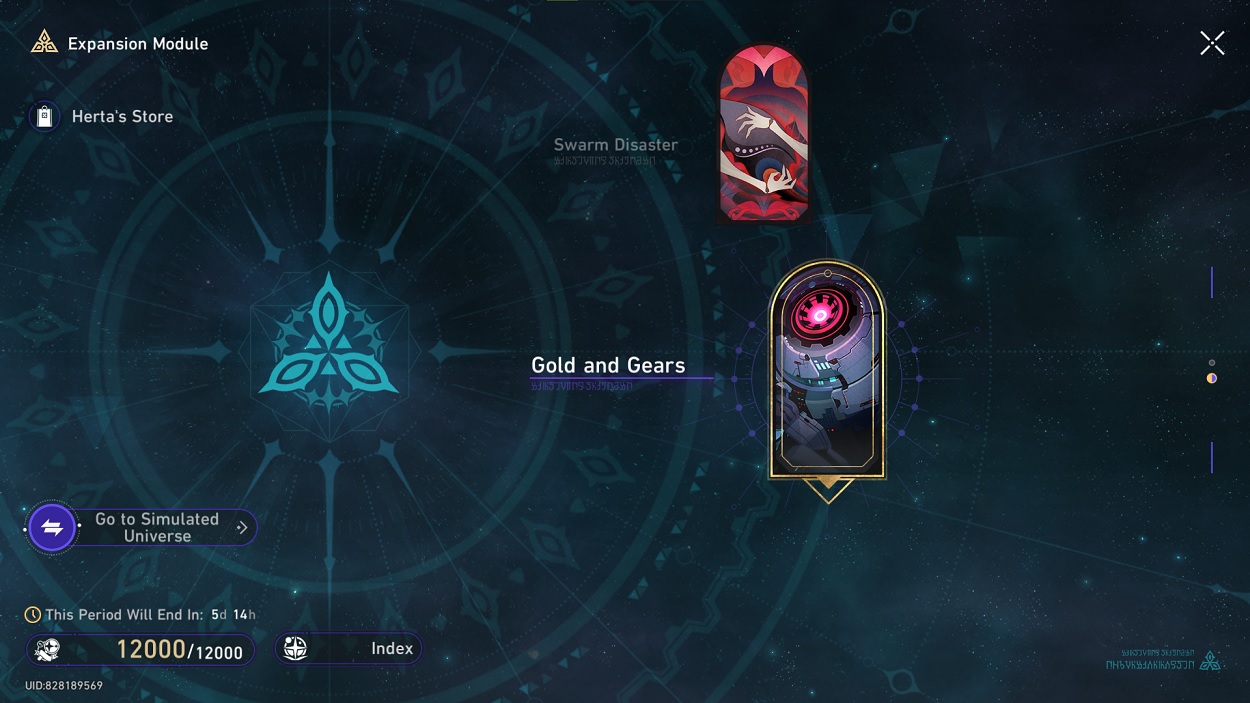This screenshot has width=1250, height=703.
Task: Go to Simulated Universe
Action: (141, 527)
